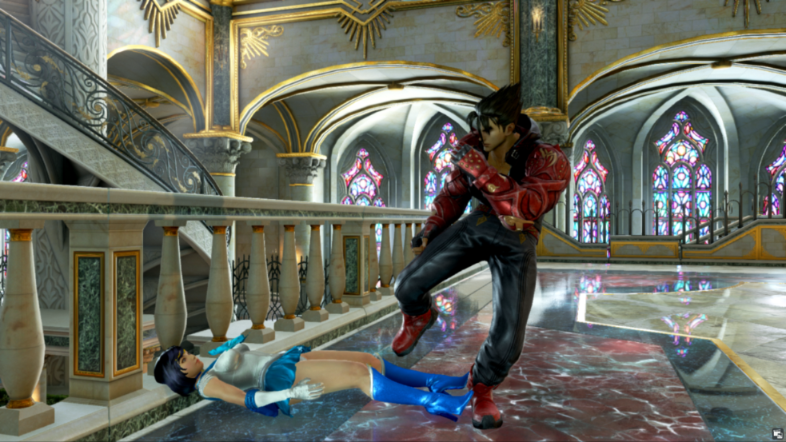Click the small window icon in the corner

click(x=776, y=433)
